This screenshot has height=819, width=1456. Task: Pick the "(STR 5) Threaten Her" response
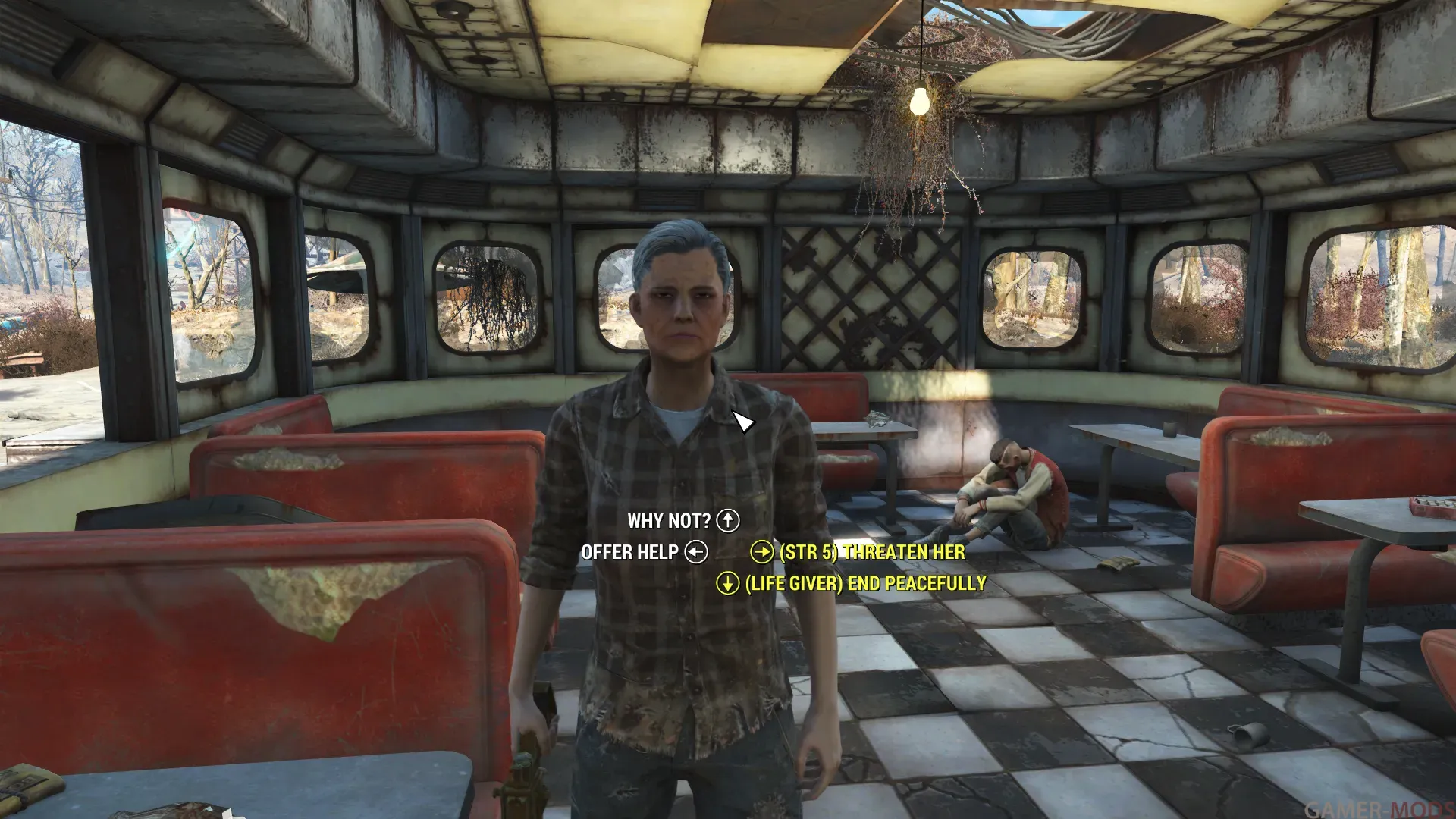click(872, 552)
